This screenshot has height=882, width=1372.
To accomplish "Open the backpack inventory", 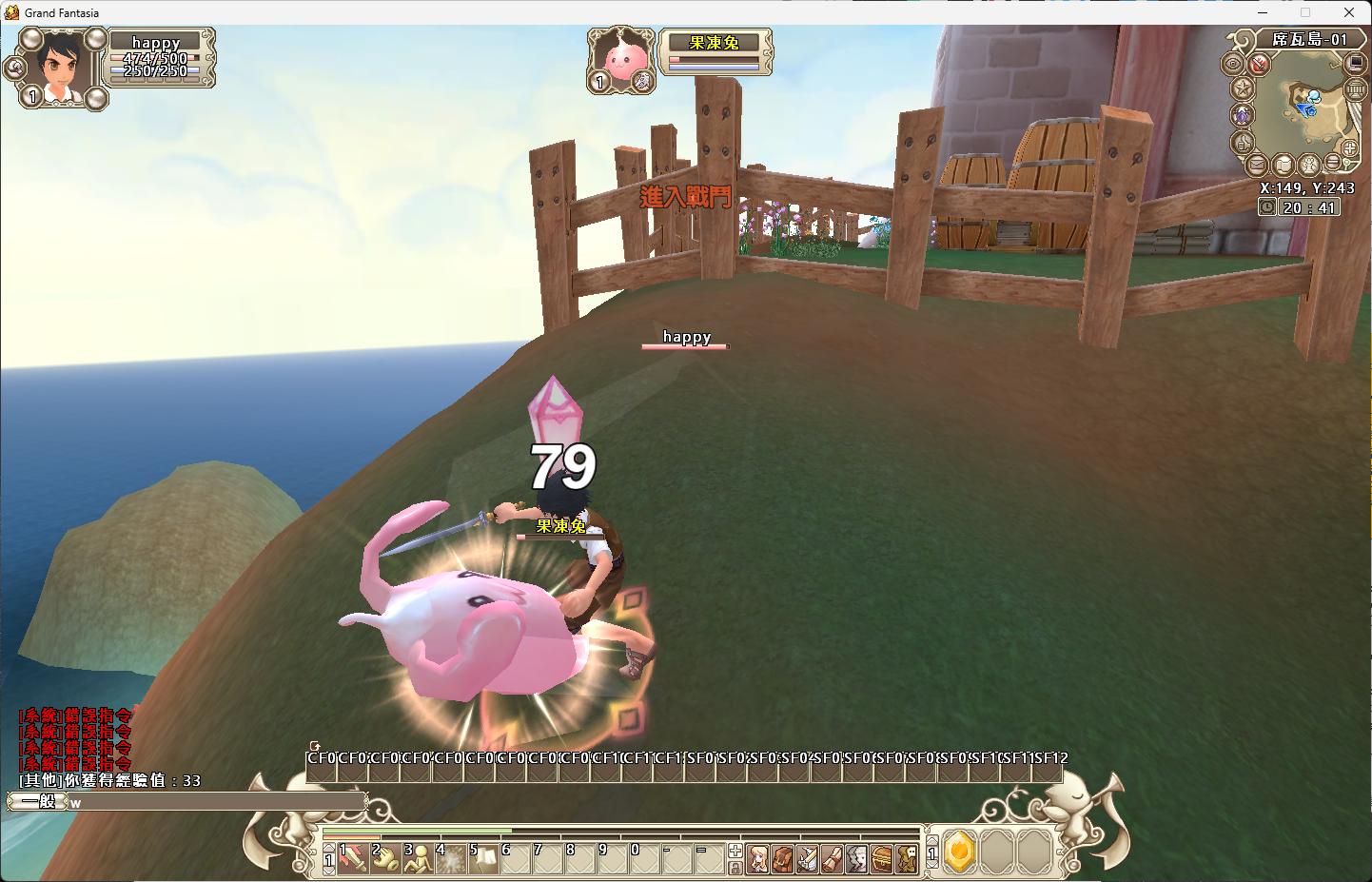I will 783,858.
